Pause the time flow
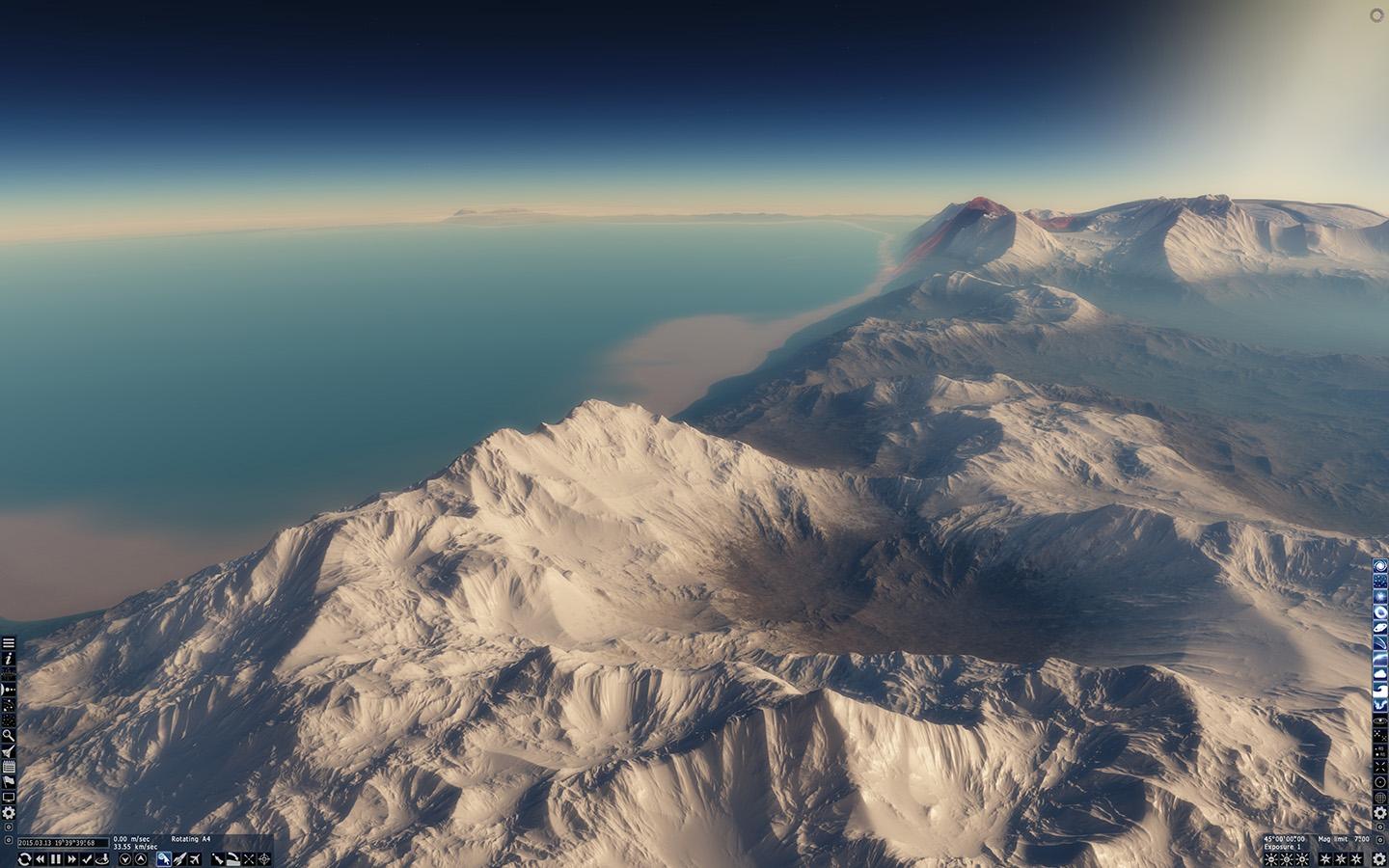The width and height of the screenshot is (1389, 868). click(x=56, y=858)
